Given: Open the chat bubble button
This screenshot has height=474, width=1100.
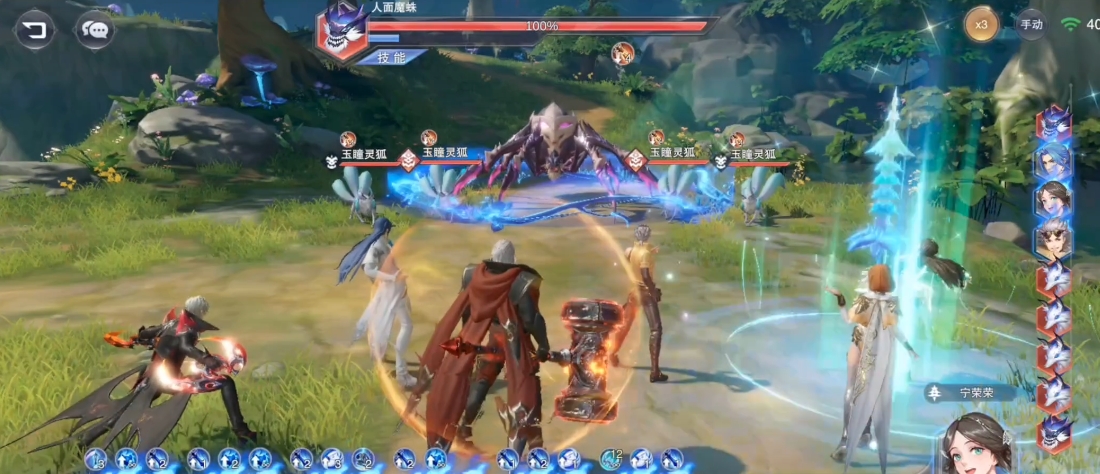Looking at the screenshot, I should (95, 29).
